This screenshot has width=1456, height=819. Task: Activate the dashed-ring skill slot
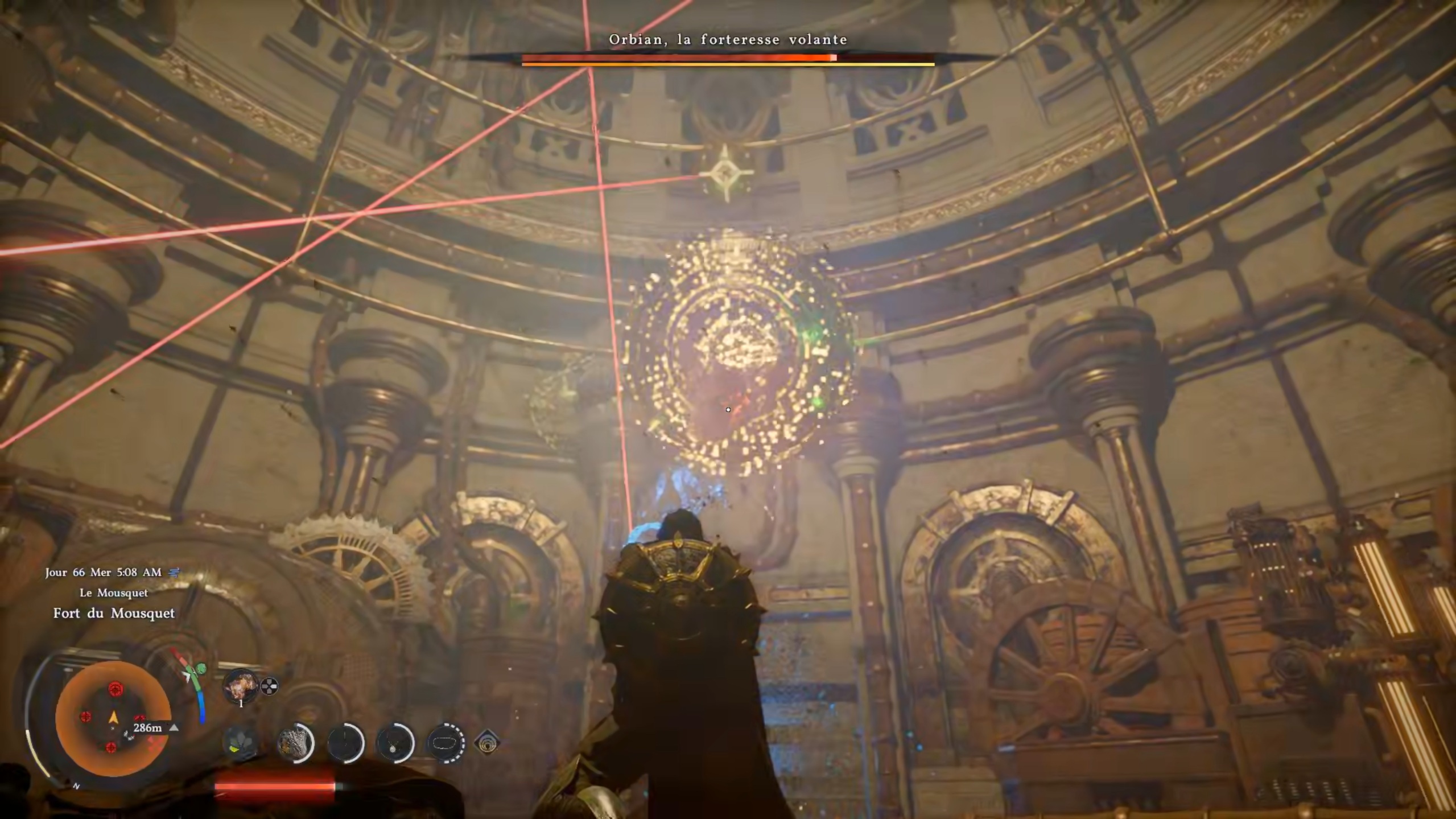click(x=446, y=743)
